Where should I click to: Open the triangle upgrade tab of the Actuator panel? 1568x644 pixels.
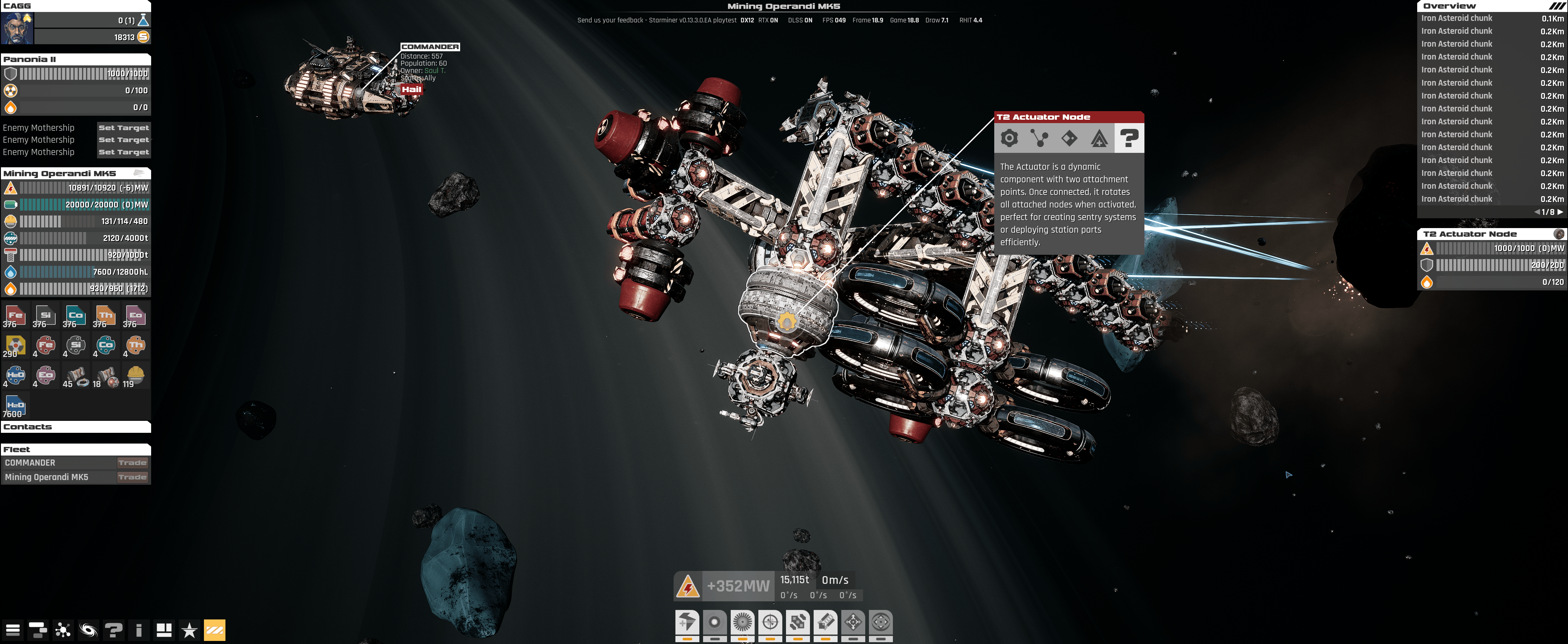point(1099,139)
